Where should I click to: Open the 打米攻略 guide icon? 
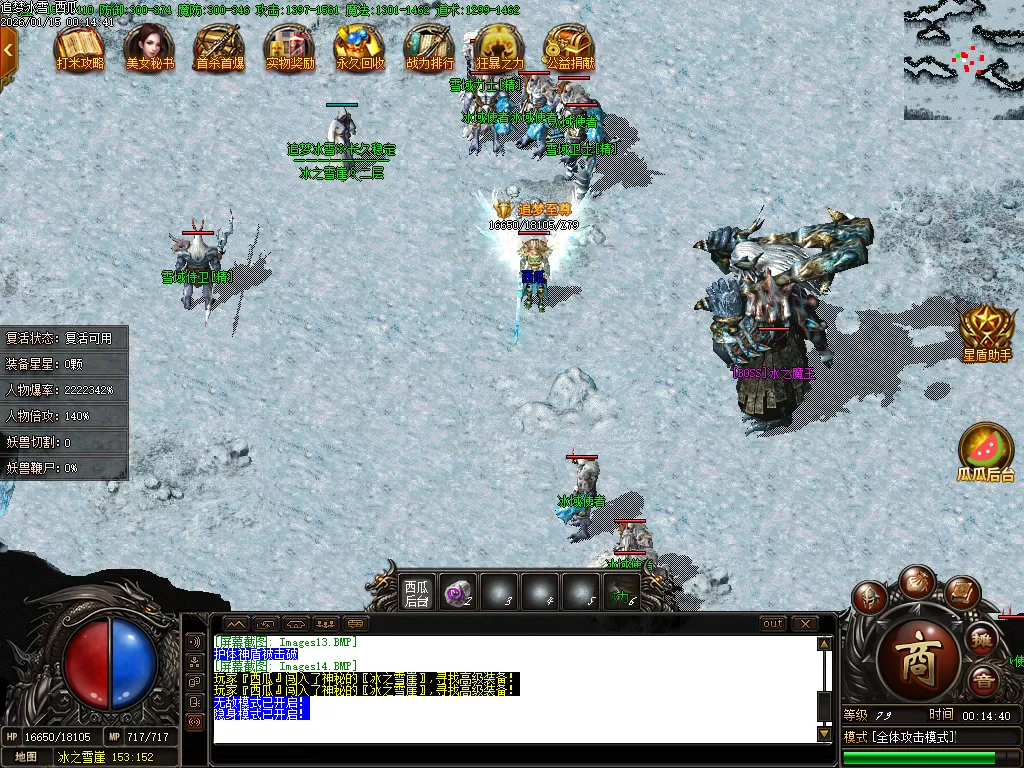click(80, 48)
